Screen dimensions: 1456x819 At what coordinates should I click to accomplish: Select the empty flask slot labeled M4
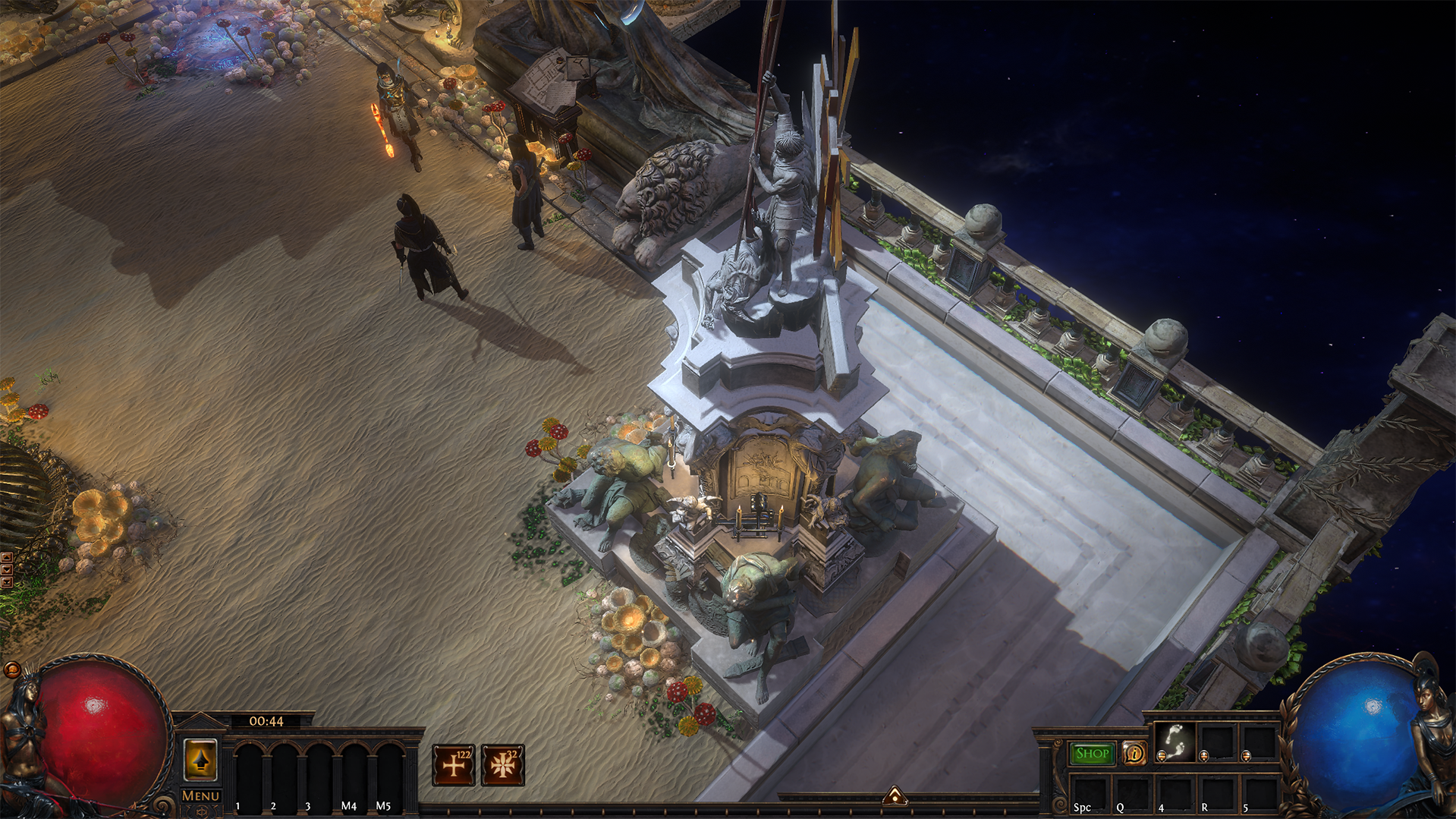click(354, 774)
